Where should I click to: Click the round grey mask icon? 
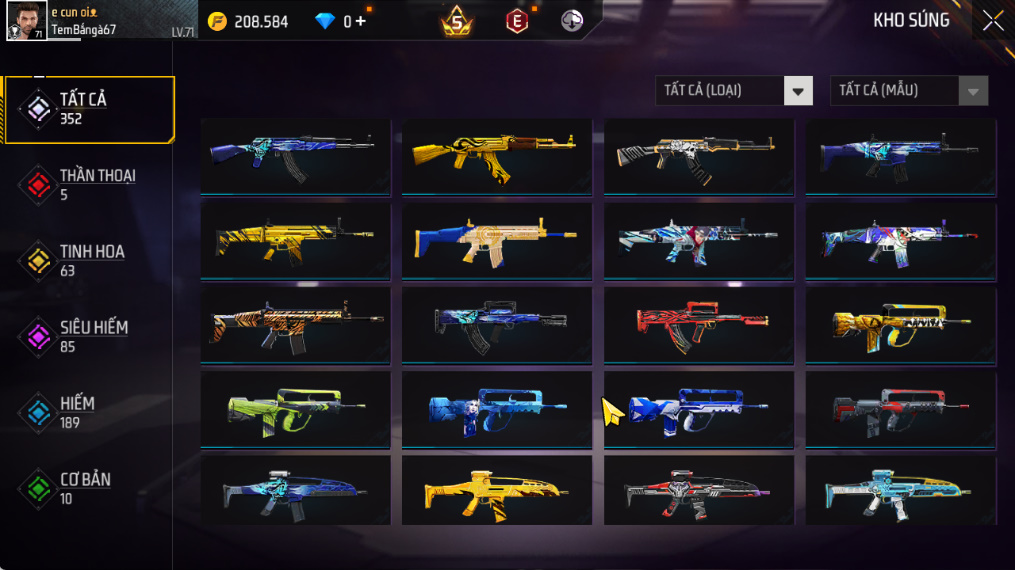pyautogui.click(x=572, y=21)
